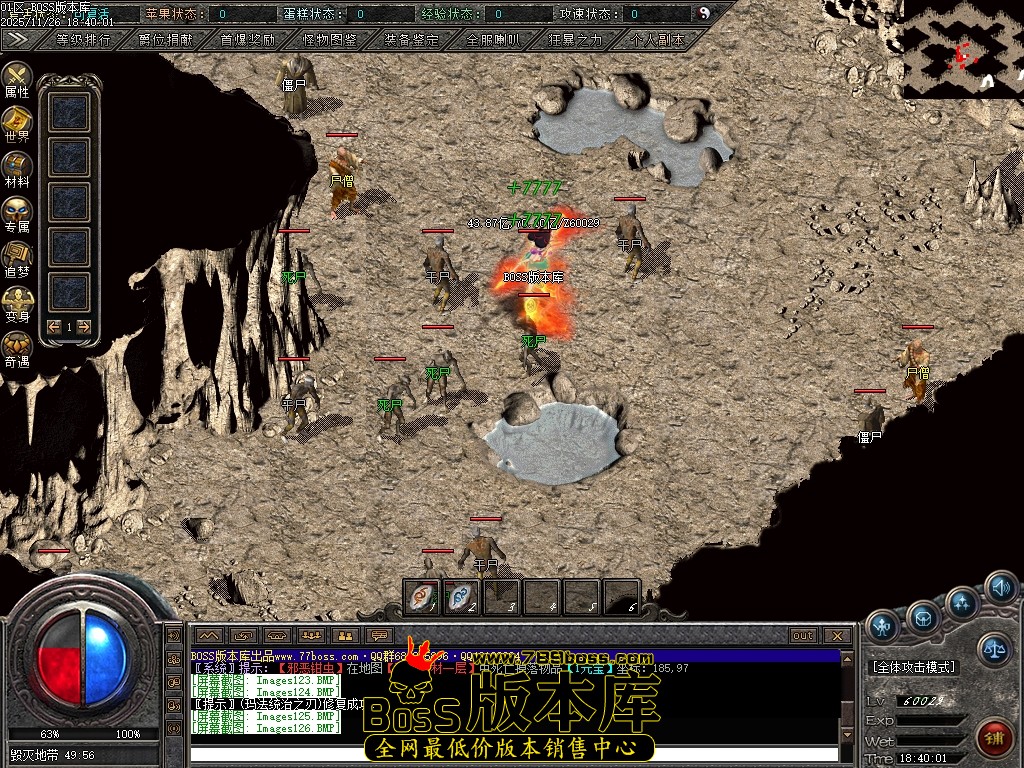Close the chat panel with the X button

(838, 635)
